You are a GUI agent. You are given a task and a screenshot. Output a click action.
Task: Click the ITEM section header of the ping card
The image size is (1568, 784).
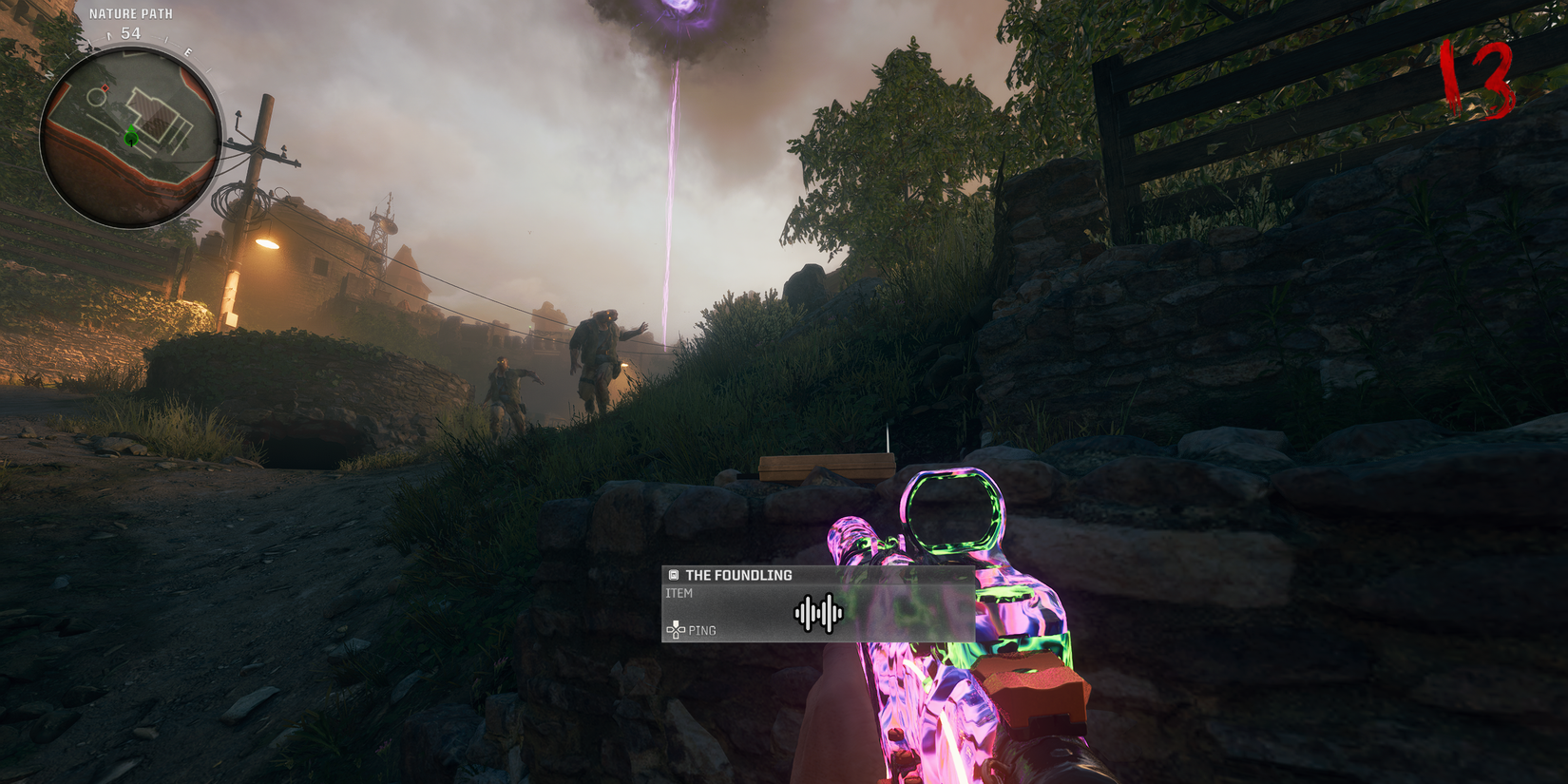pyautogui.click(x=679, y=592)
